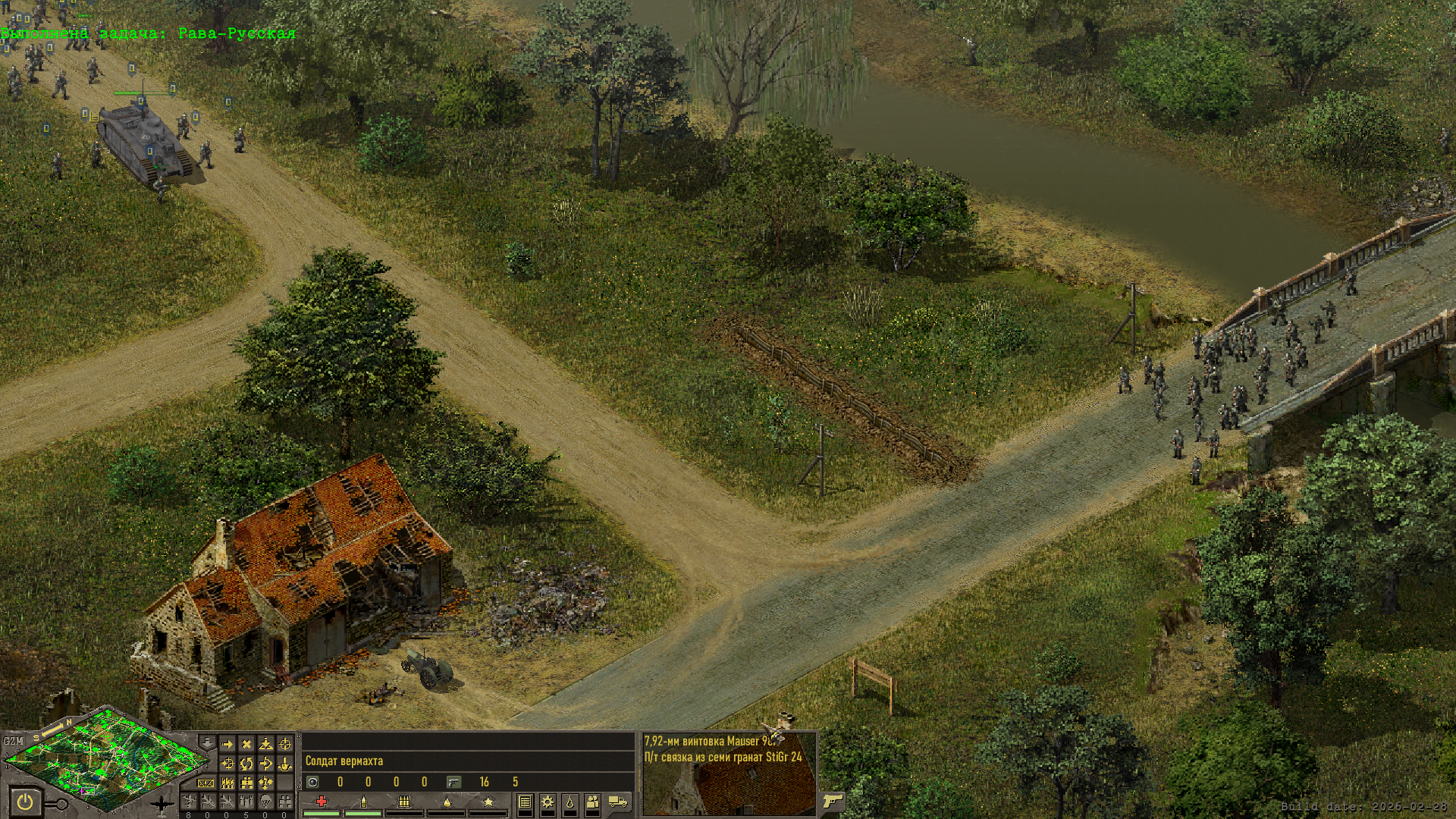Switch to the two-soldiers squad tab
This screenshot has width=1456, height=819.
tap(592, 802)
